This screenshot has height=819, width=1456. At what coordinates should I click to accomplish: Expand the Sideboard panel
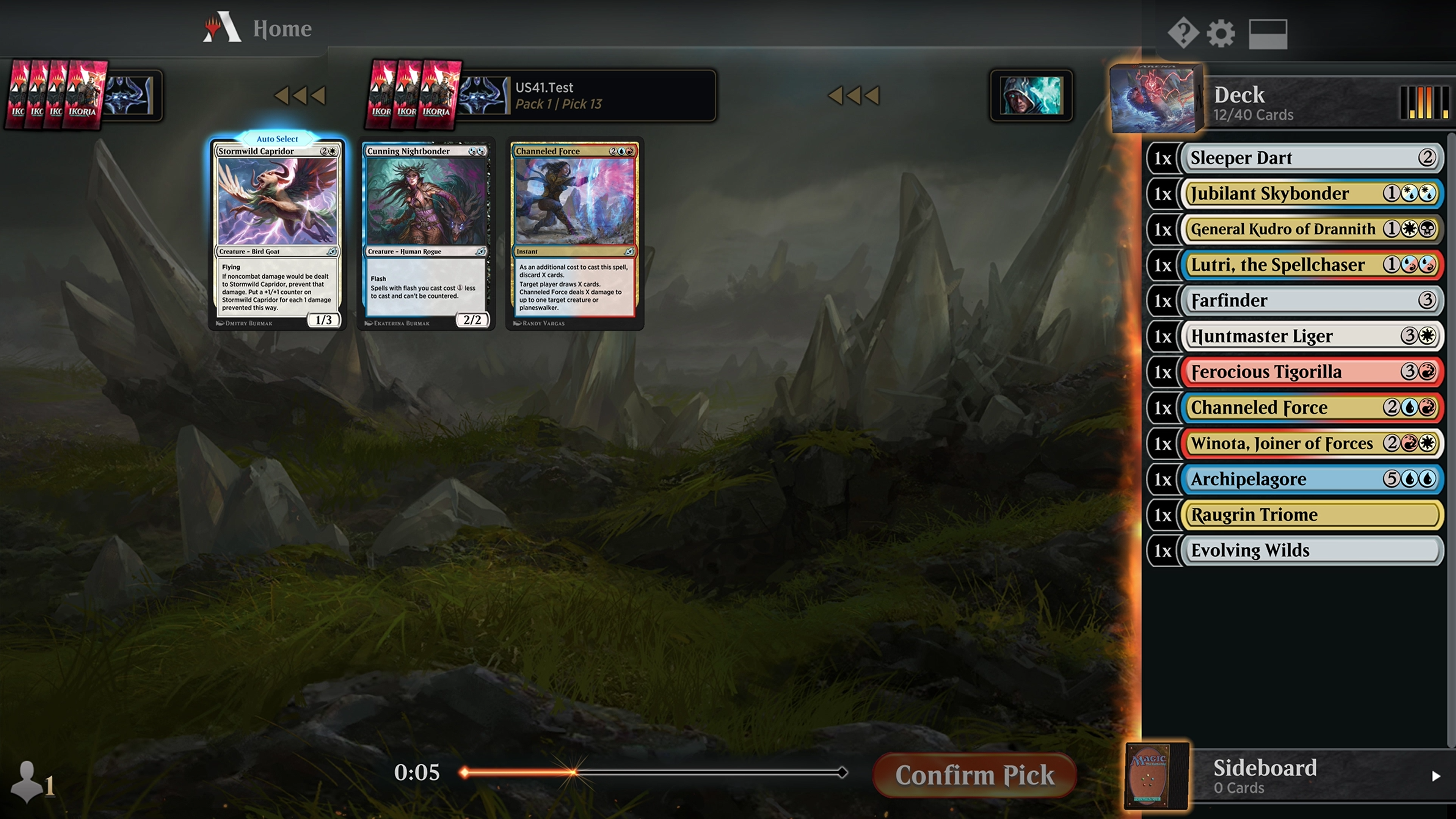click(1436, 776)
